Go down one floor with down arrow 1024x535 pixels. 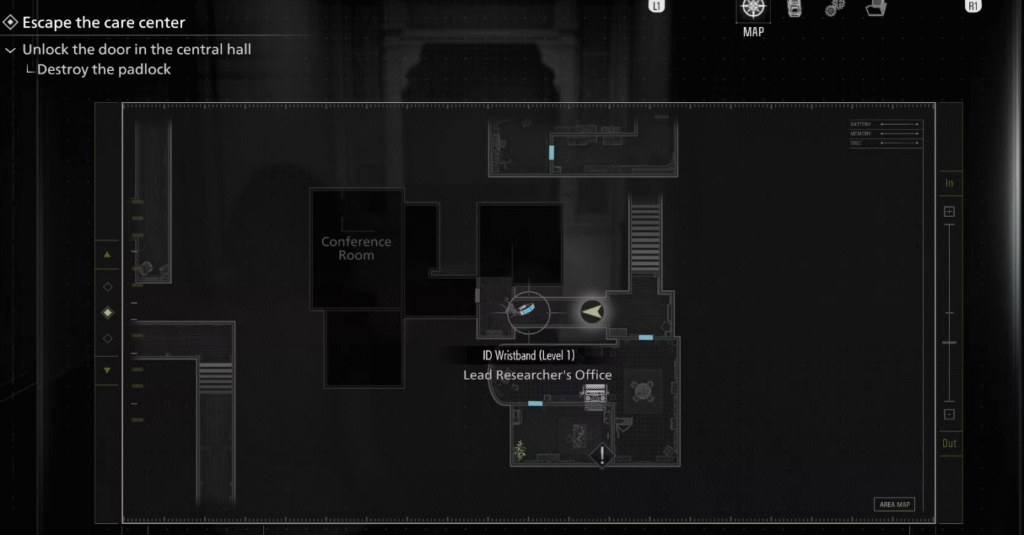pos(108,369)
